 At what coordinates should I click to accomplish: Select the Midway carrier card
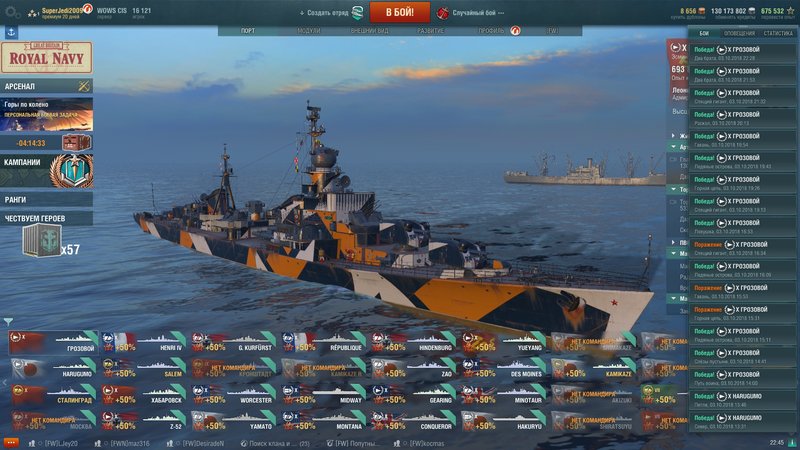pos(323,396)
